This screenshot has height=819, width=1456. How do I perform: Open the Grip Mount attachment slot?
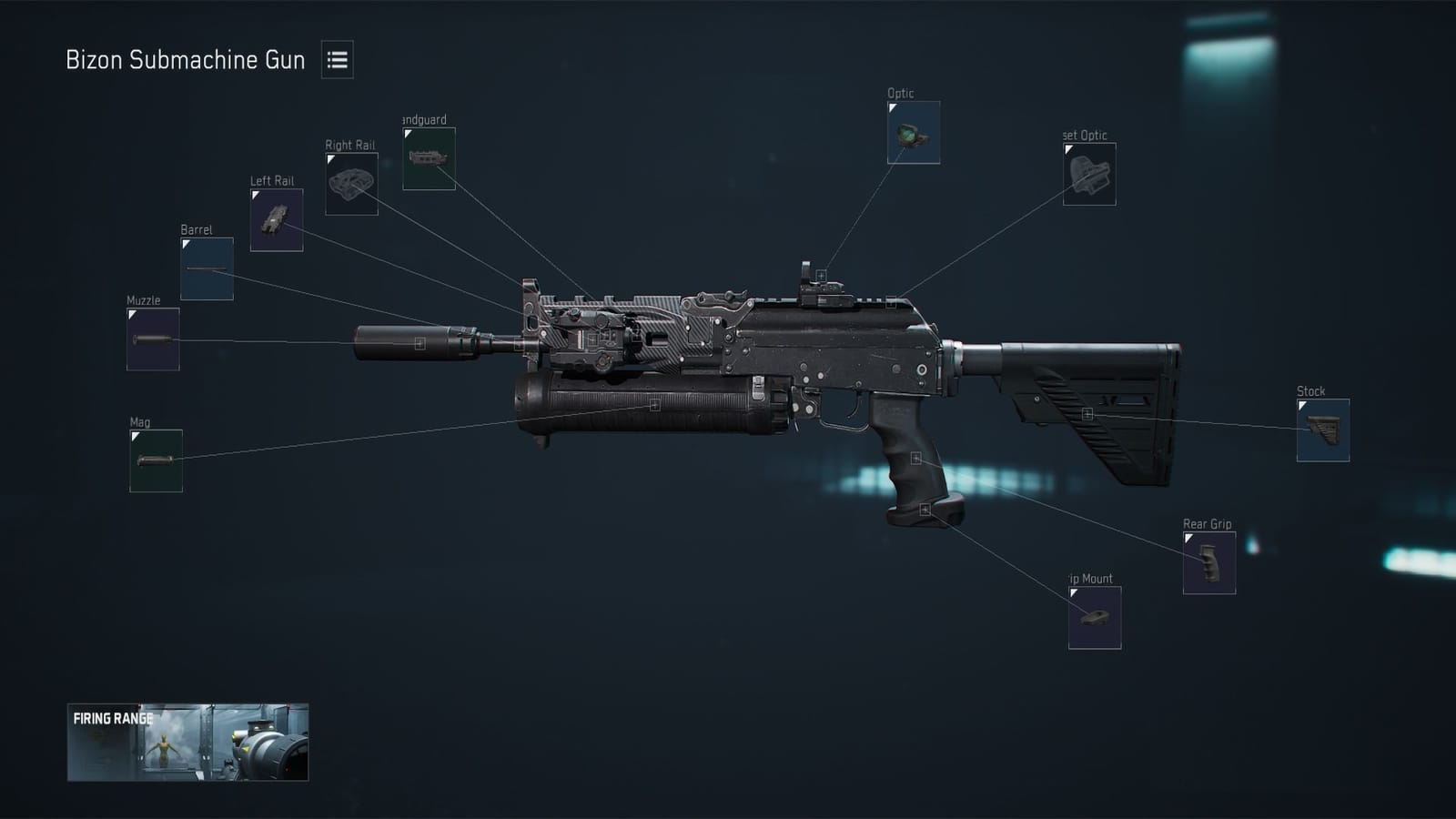(x=1095, y=616)
